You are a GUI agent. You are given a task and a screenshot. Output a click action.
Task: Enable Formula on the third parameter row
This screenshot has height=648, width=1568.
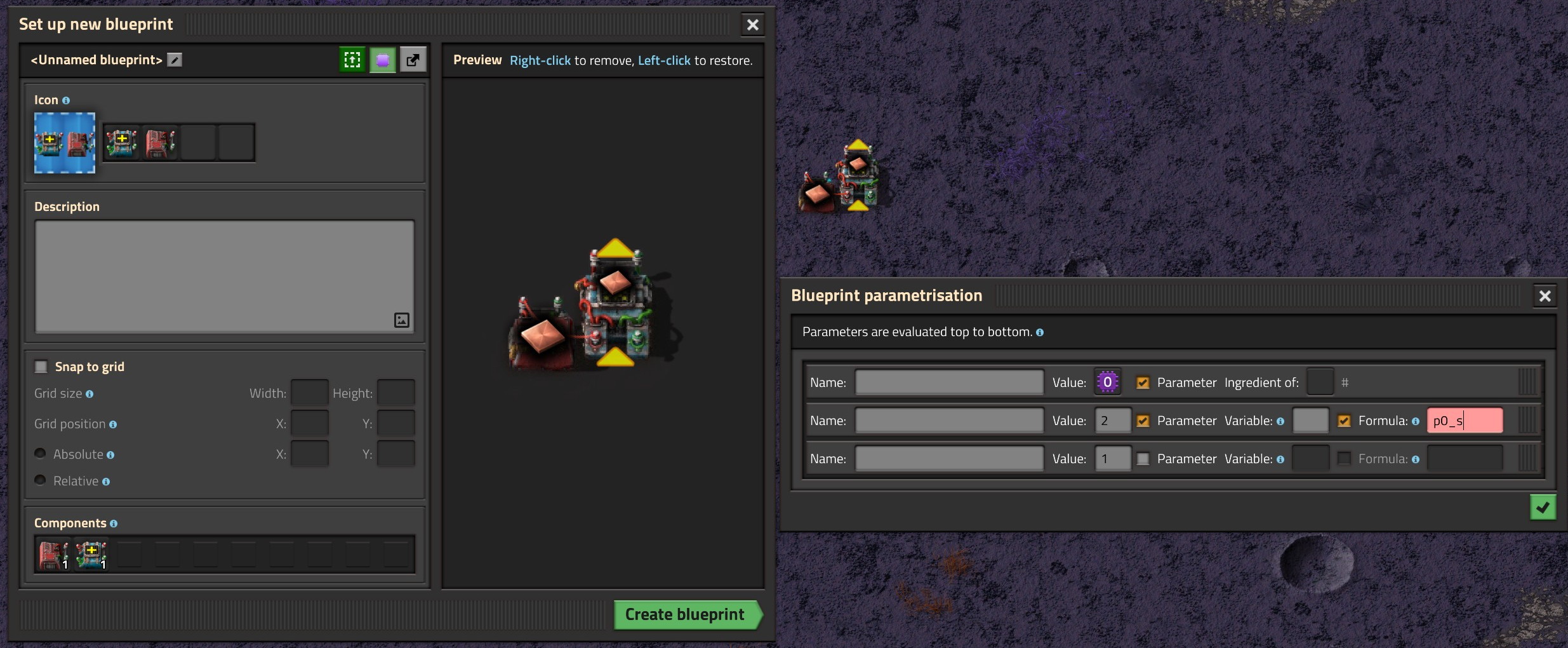[1345, 458]
